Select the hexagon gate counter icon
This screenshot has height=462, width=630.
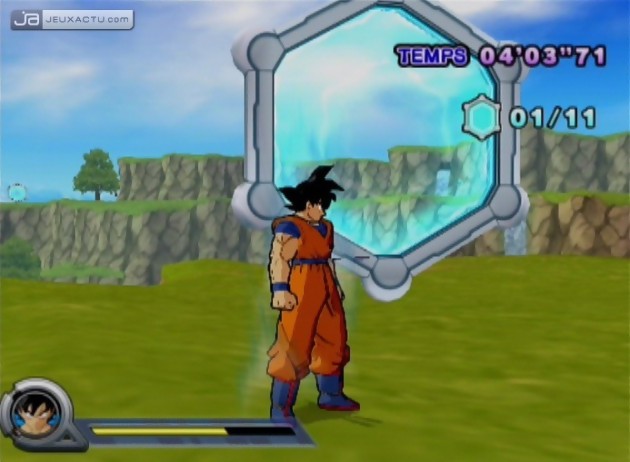click(484, 117)
